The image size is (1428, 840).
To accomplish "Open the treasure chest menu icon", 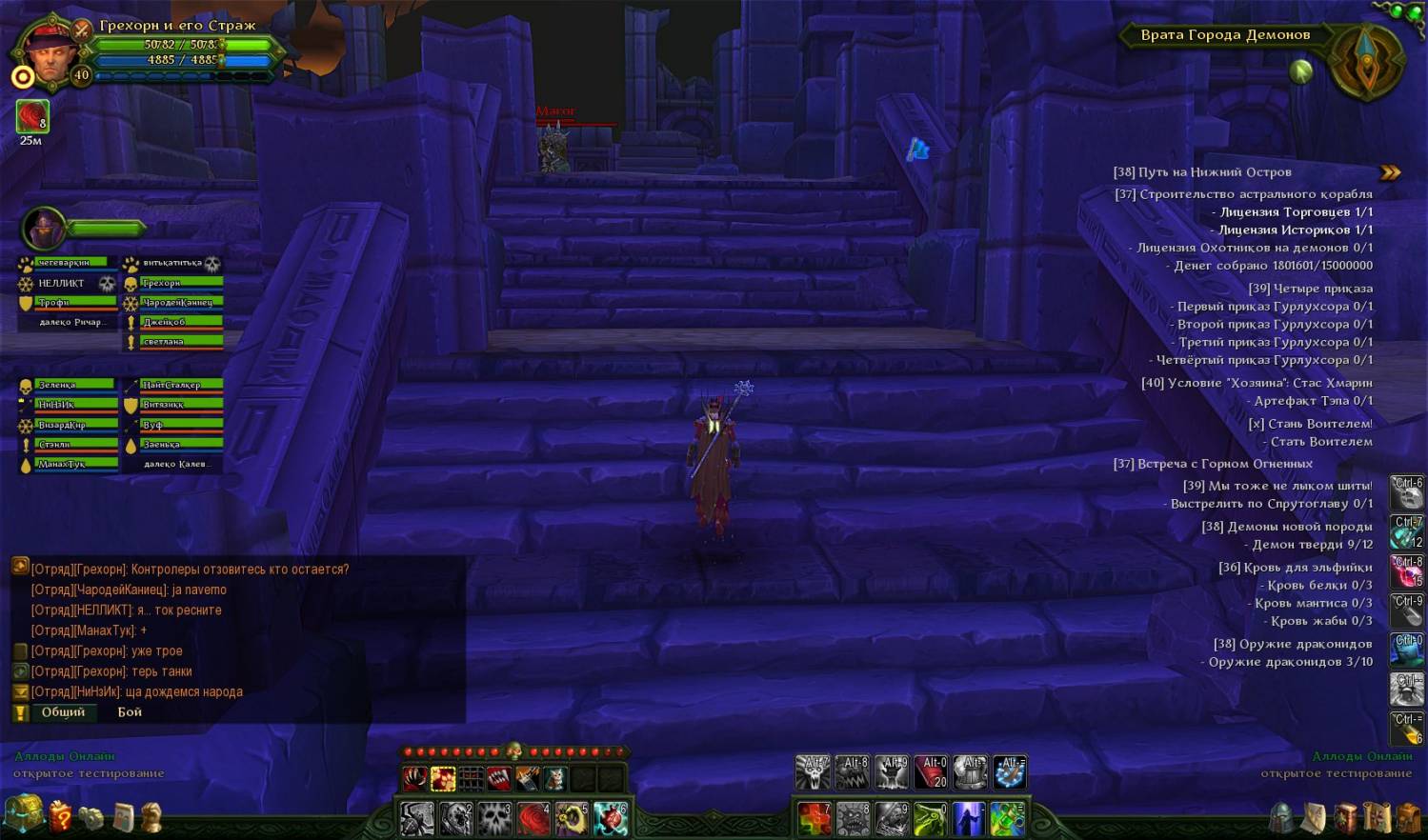I will tap(24, 814).
